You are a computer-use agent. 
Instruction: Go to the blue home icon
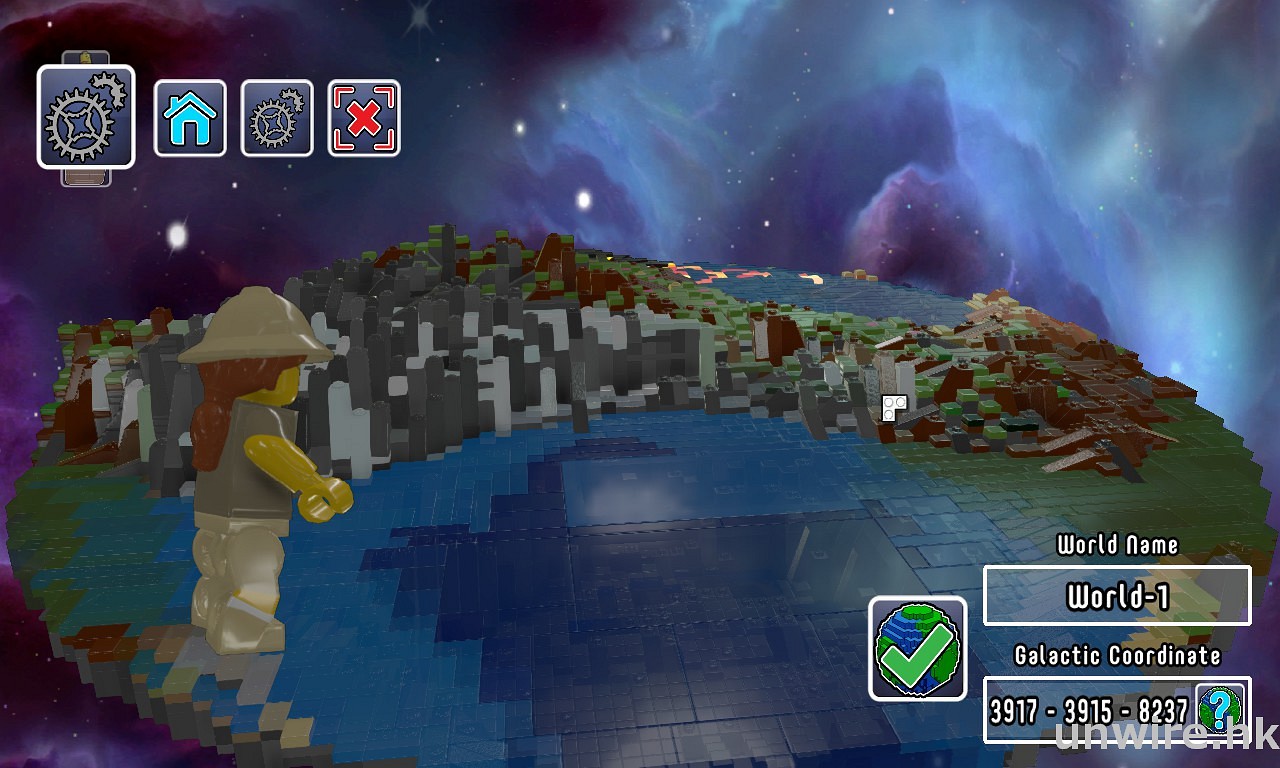190,118
